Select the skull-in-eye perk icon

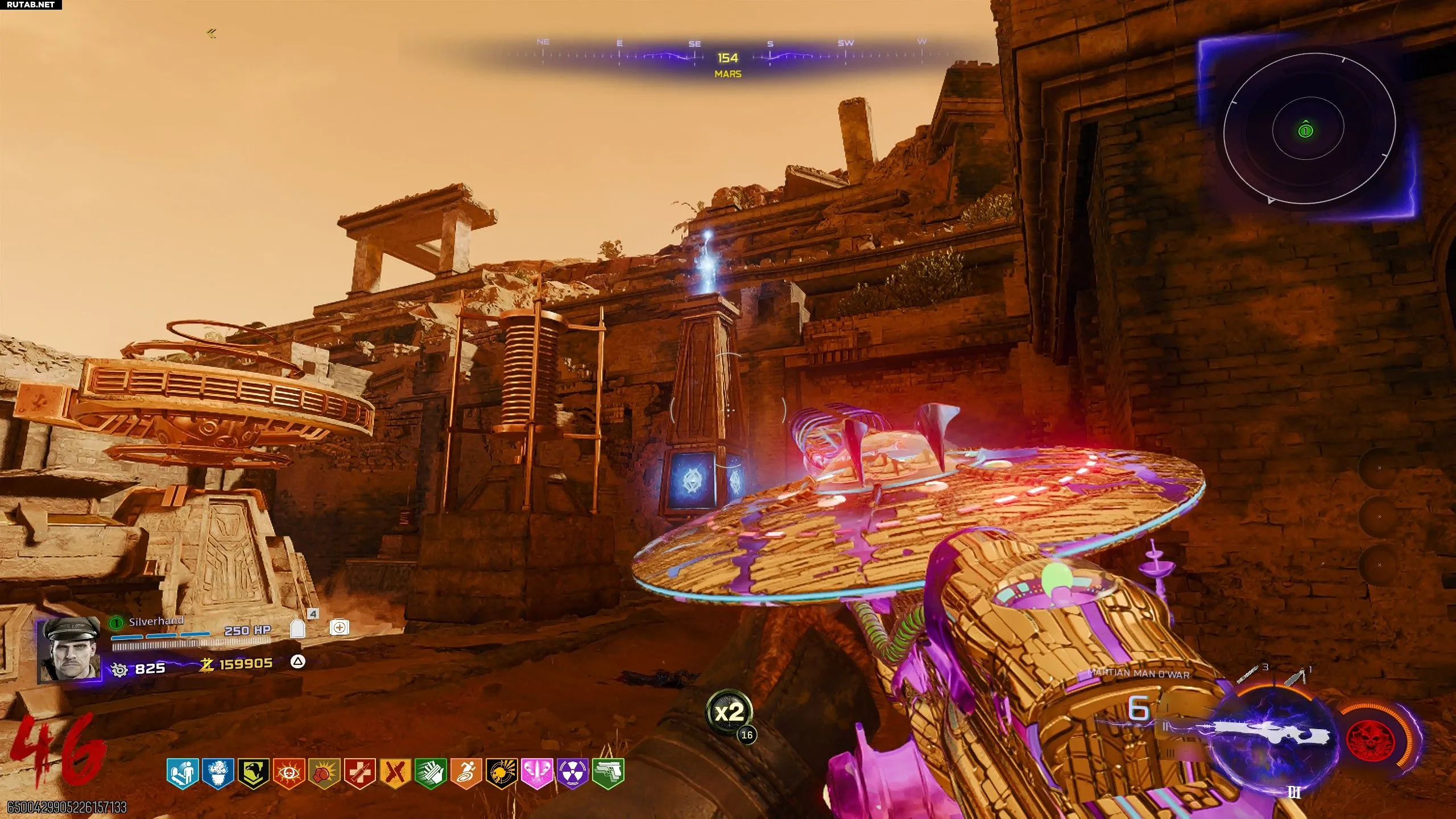(x=288, y=773)
